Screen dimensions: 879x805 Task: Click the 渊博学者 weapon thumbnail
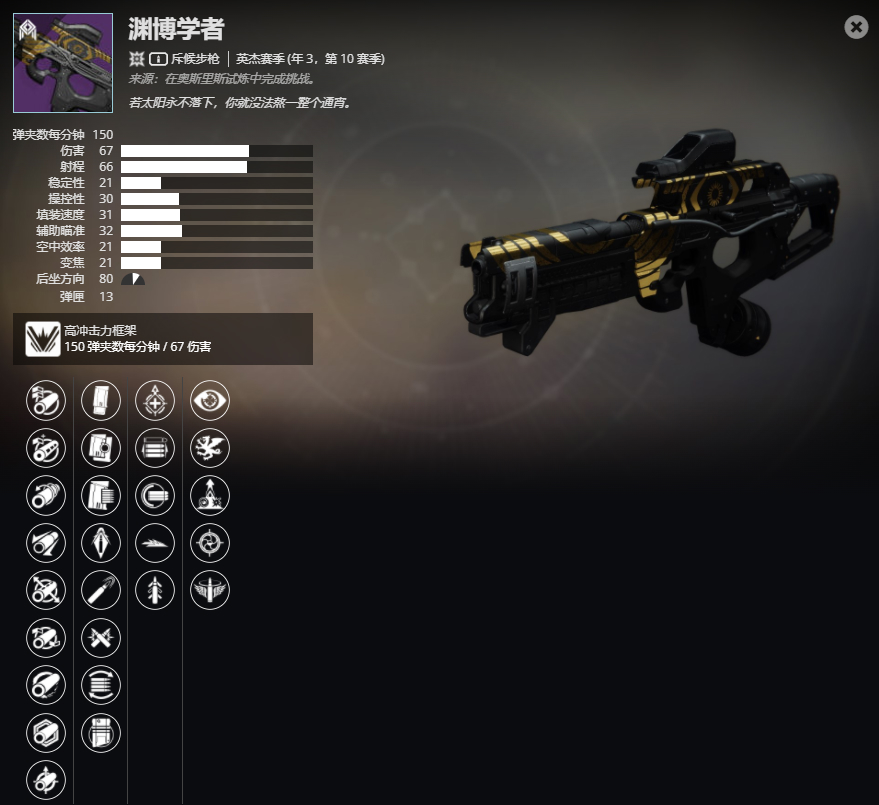(x=63, y=63)
